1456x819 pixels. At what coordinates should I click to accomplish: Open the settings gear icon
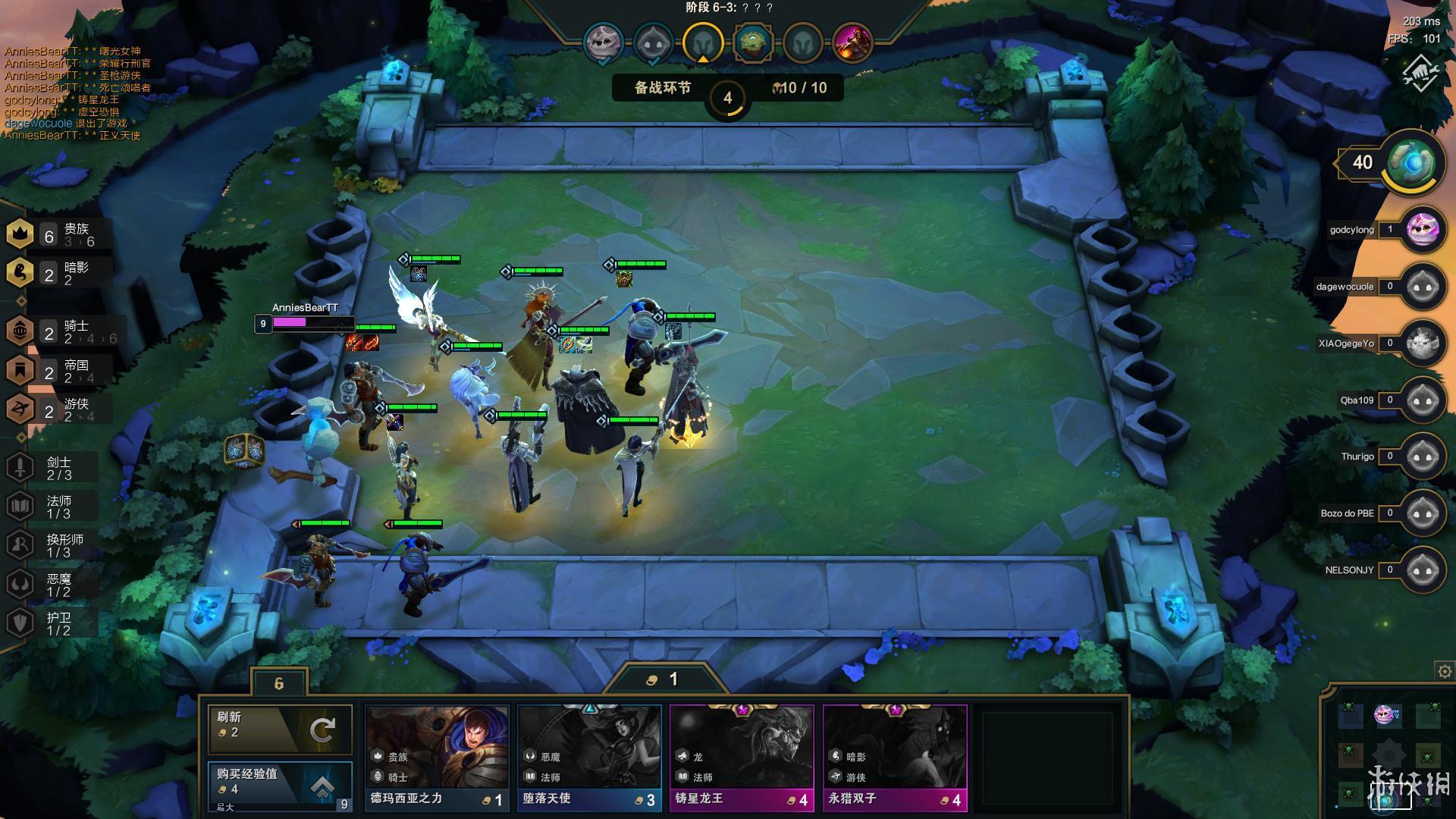(1444, 671)
